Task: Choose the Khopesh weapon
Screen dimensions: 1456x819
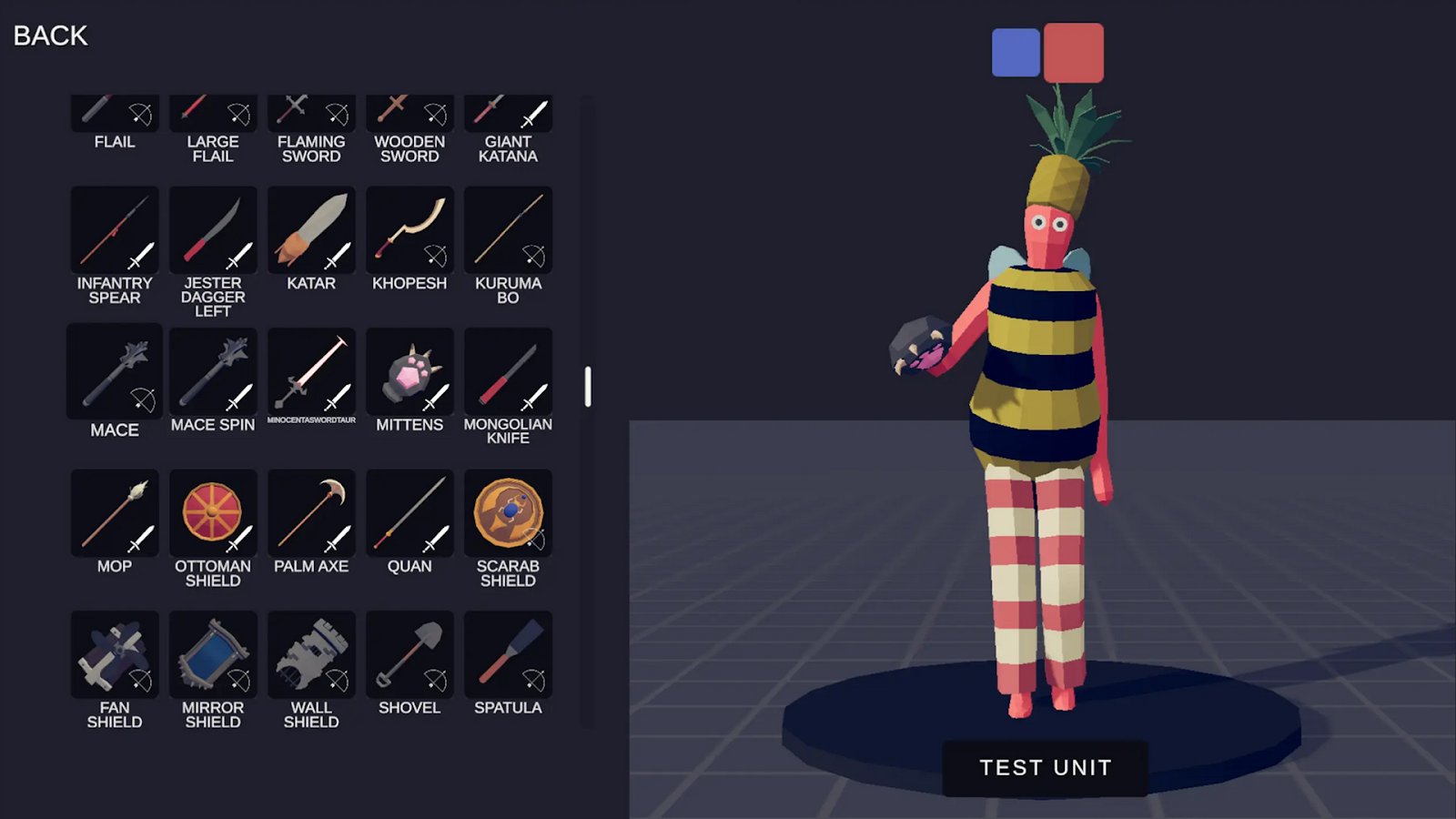Action: pyautogui.click(x=409, y=229)
